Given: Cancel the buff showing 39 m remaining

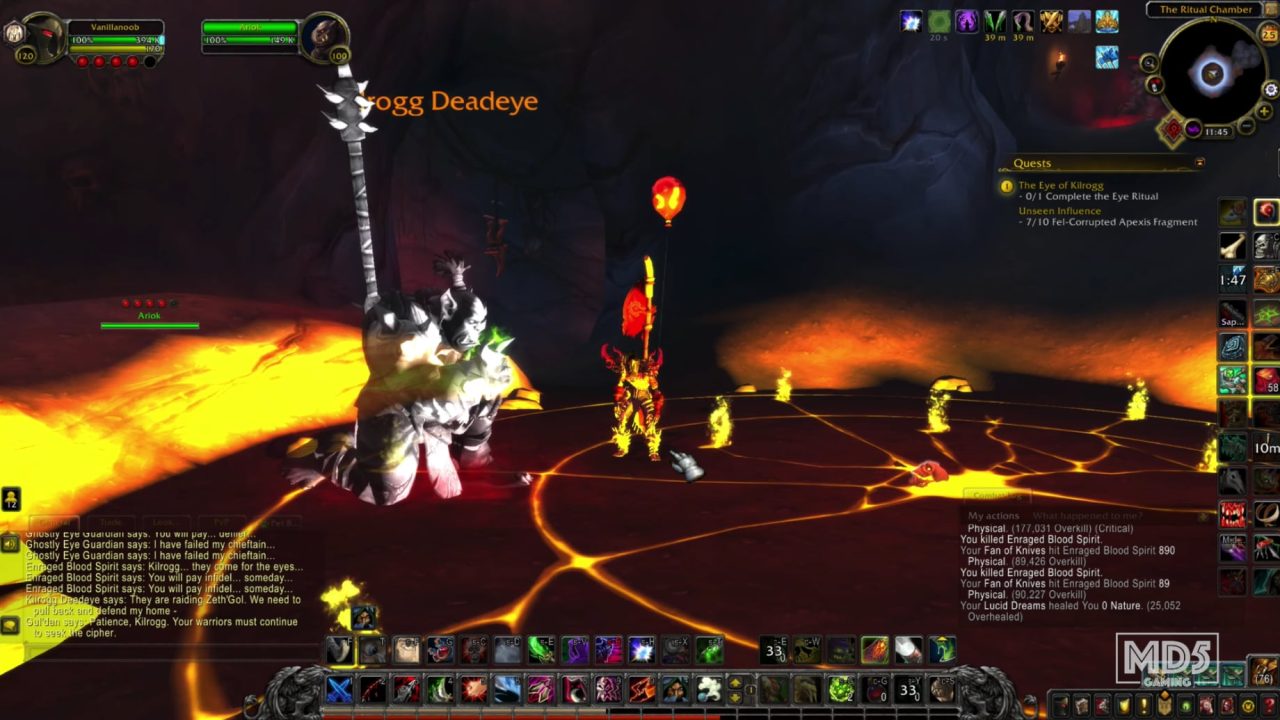Looking at the screenshot, I should 994,21.
